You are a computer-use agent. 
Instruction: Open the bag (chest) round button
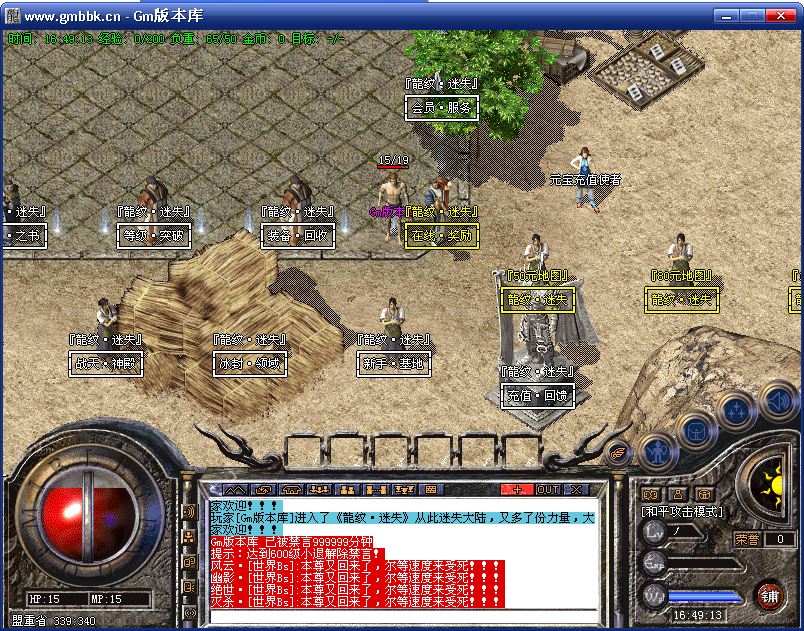click(x=696, y=430)
